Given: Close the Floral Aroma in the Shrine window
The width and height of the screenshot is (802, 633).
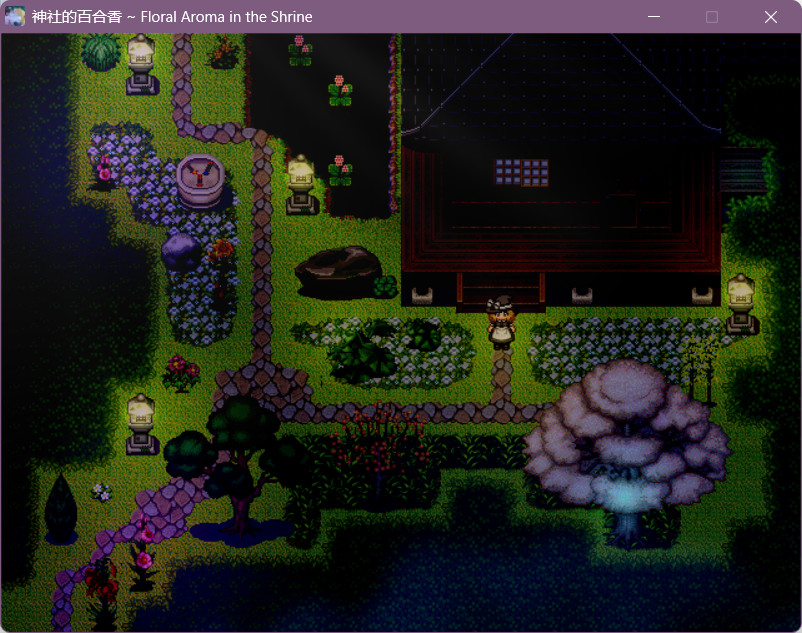Looking at the screenshot, I should pyautogui.click(x=770, y=17).
